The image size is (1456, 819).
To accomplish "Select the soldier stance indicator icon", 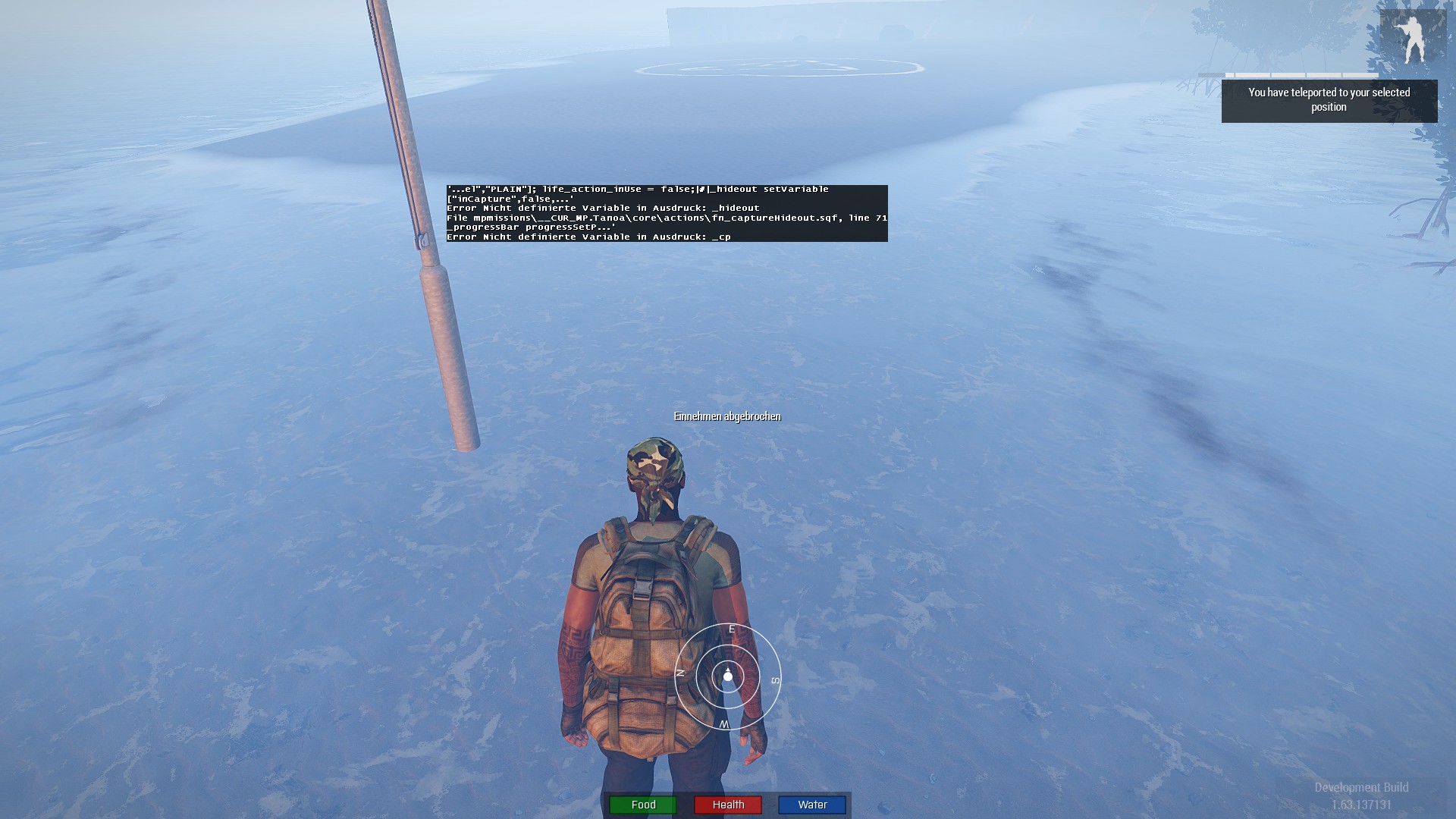I will (1412, 39).
